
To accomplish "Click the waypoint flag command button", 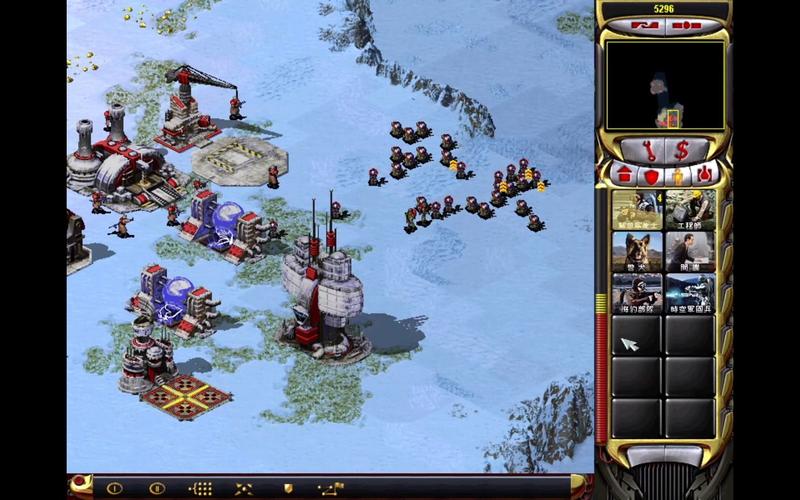I will point(331,488).
